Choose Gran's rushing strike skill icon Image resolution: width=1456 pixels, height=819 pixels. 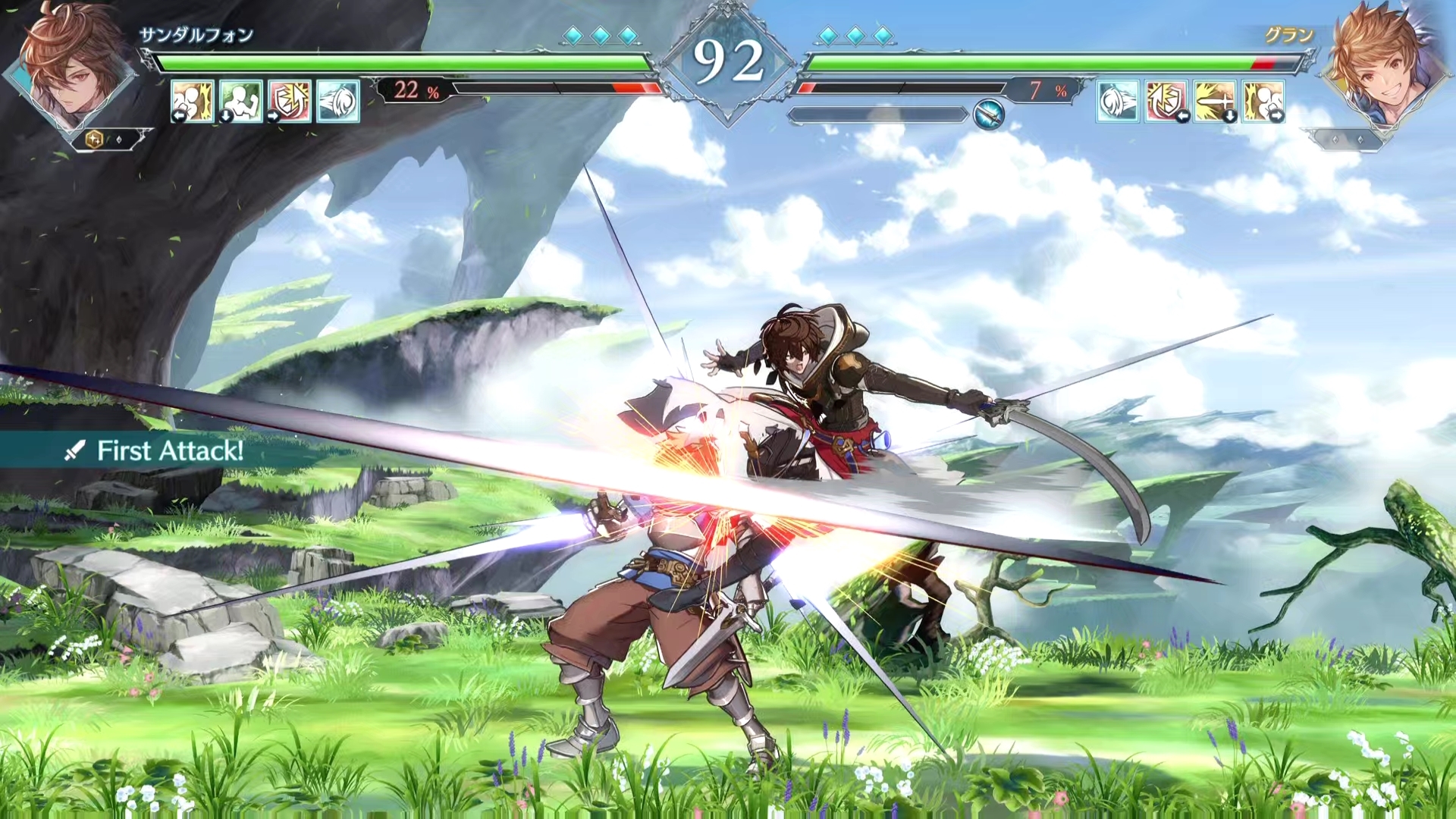coord(1263,101)
